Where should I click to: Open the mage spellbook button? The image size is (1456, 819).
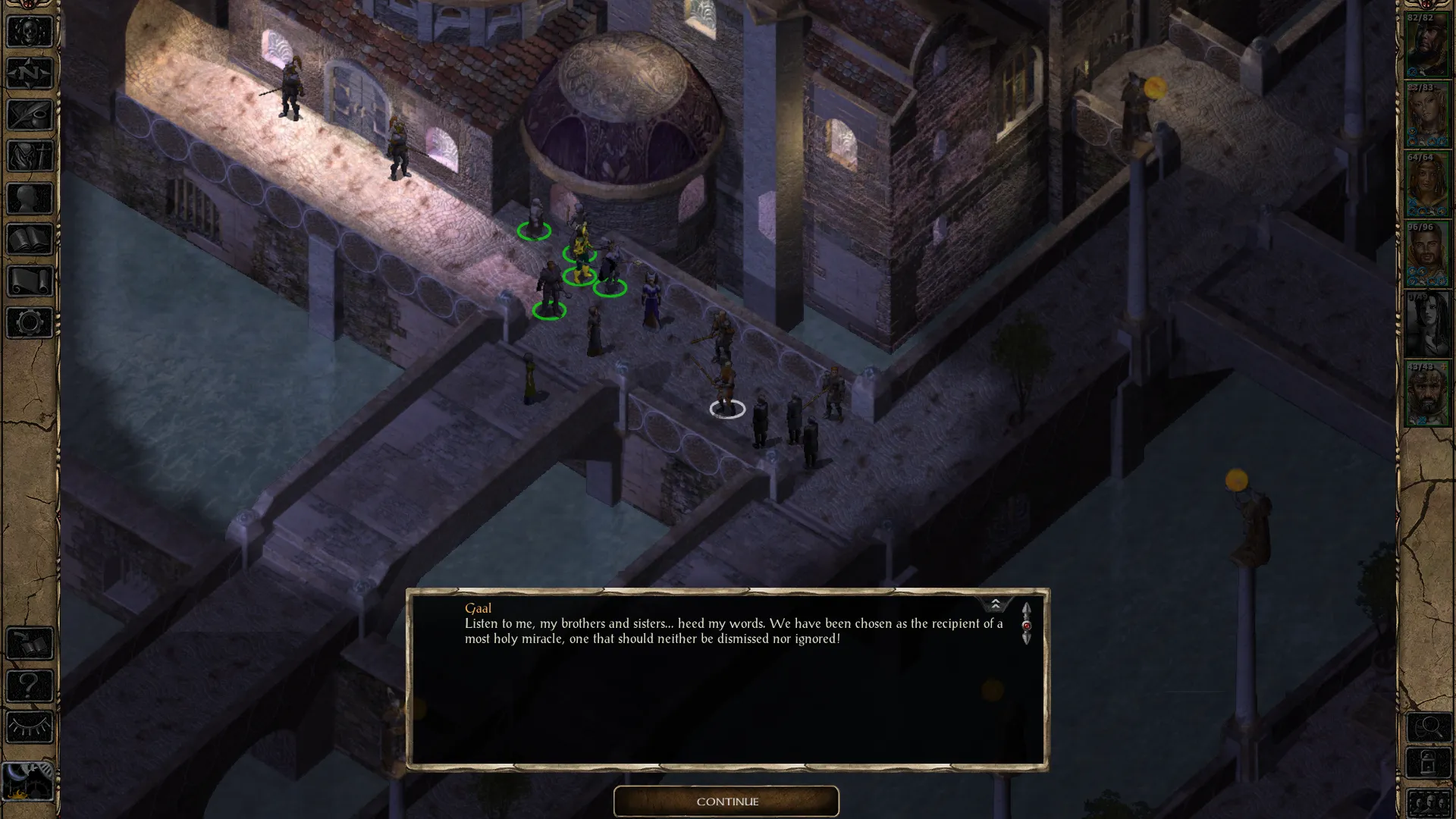(30, 240)
